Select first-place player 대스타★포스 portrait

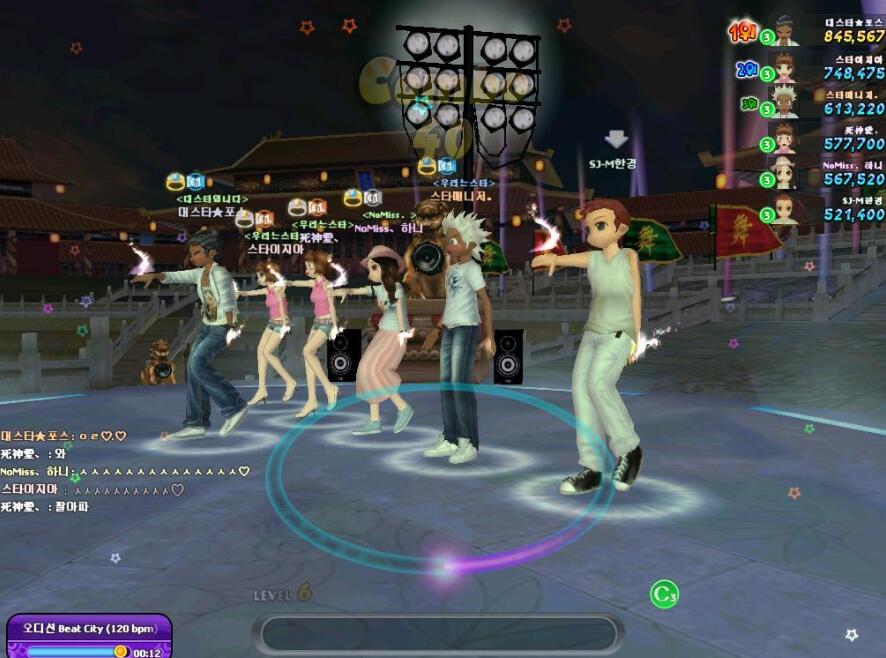(785, 32)
